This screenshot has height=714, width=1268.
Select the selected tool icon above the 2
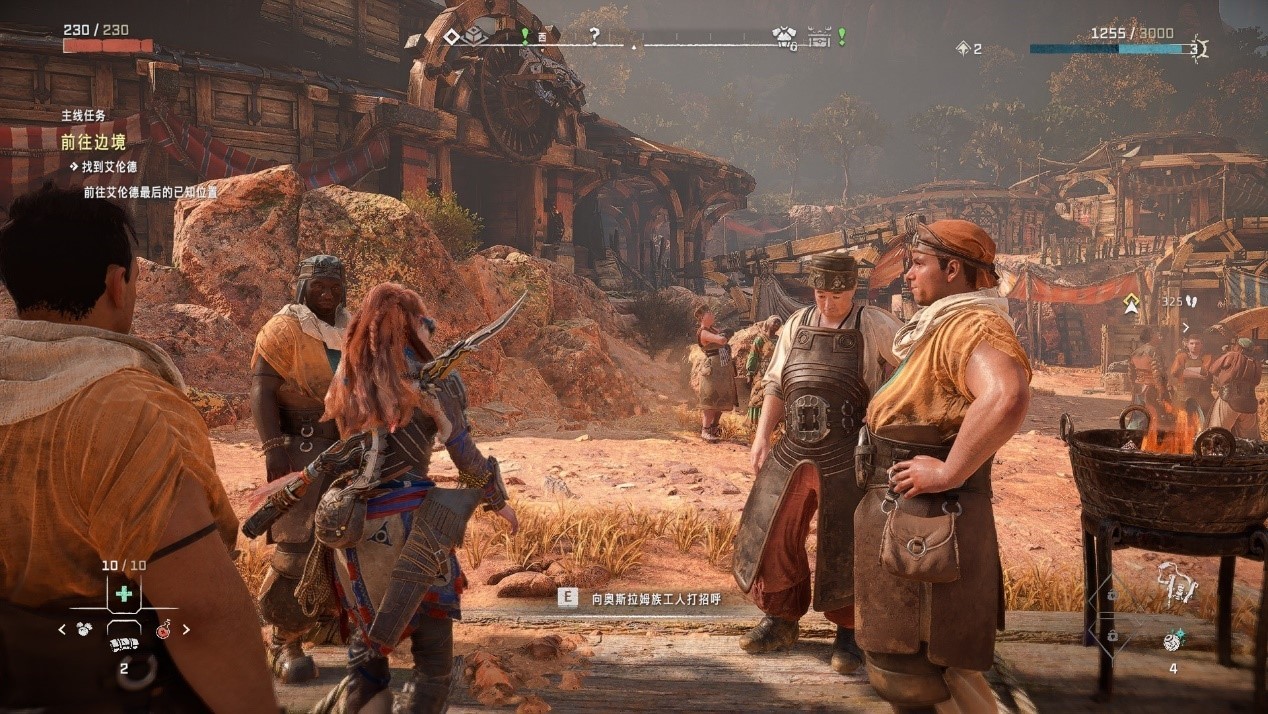[x=123, y=645]
